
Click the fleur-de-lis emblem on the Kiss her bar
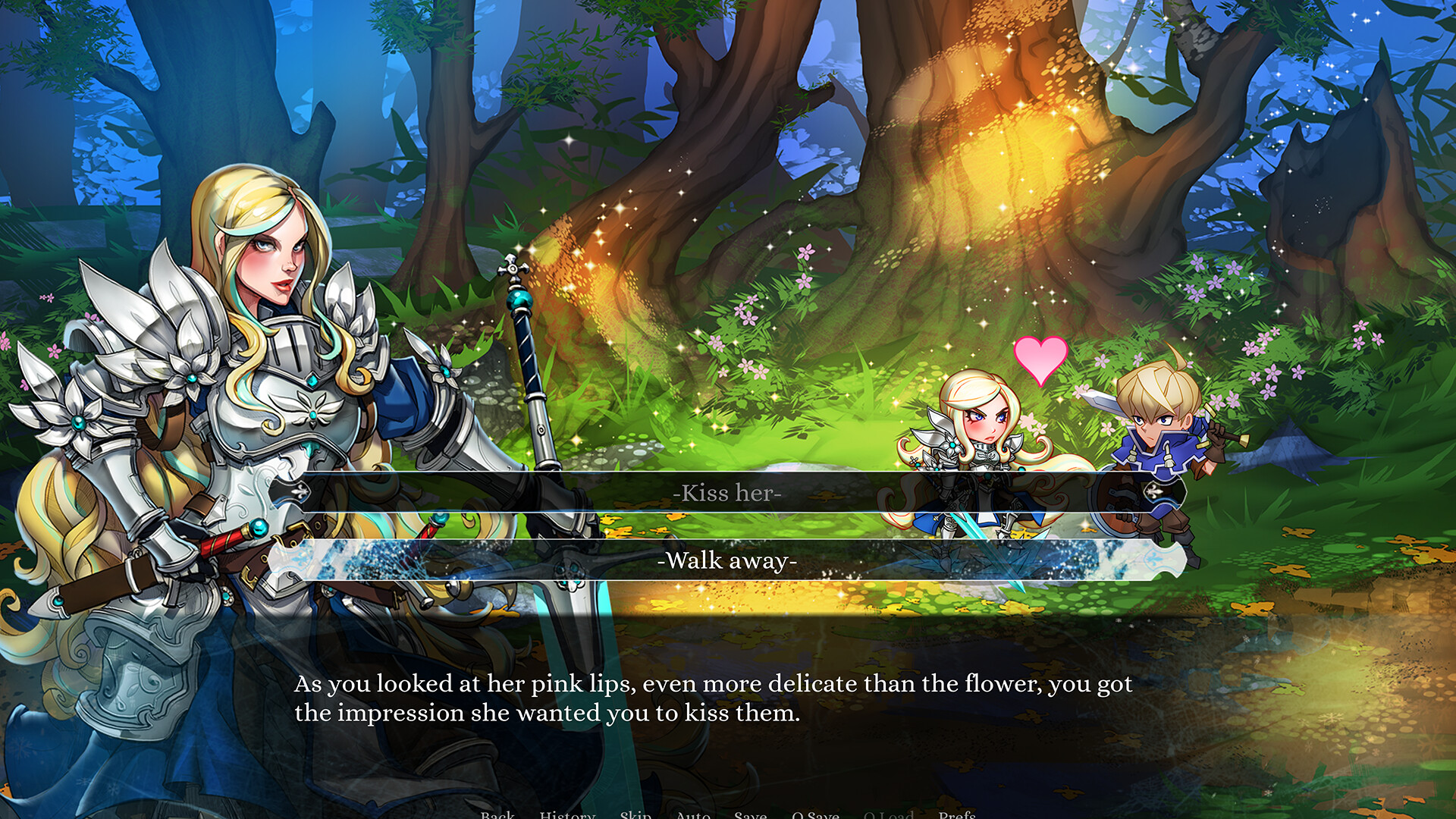302,493
